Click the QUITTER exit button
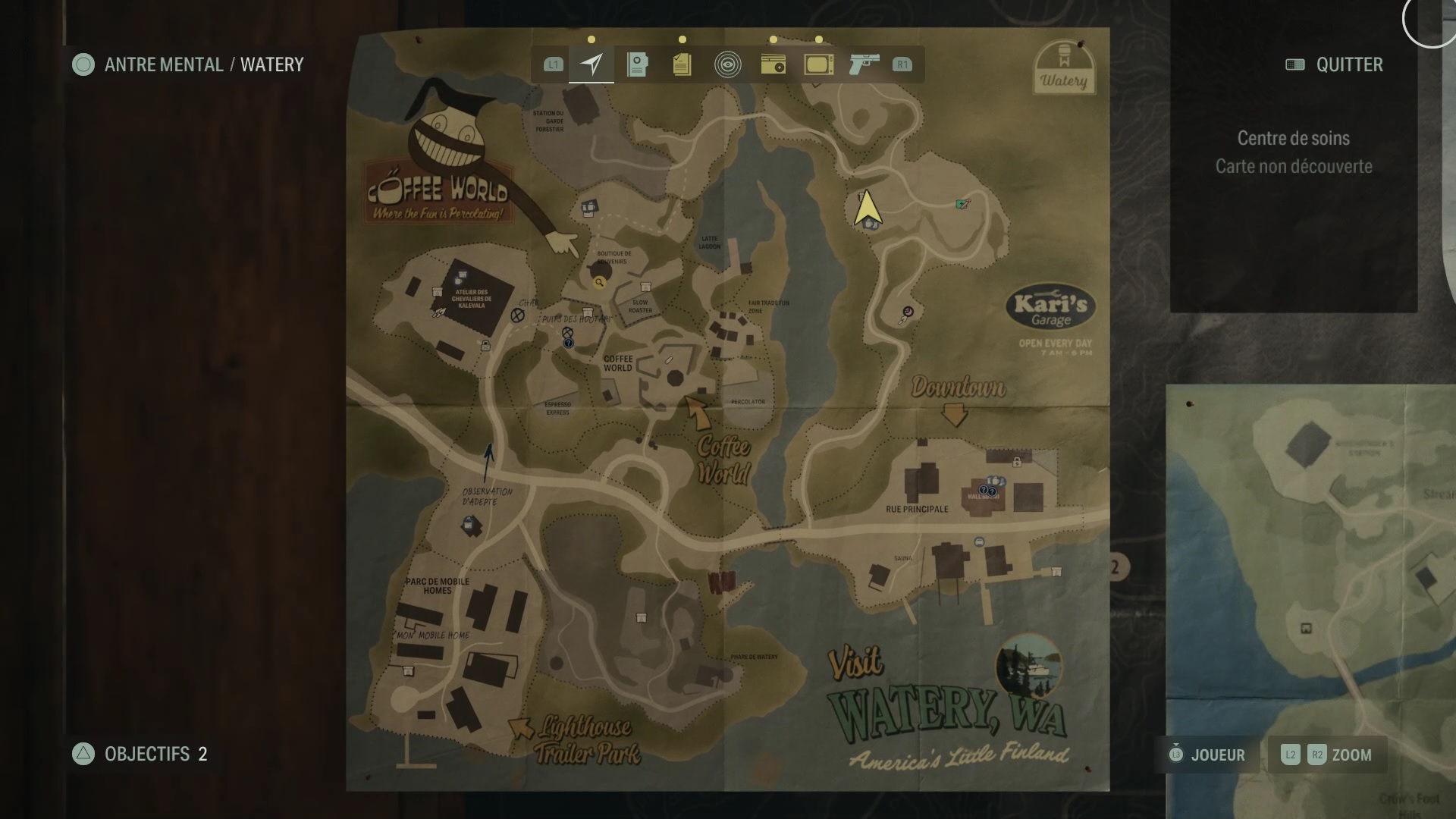The height and width of the screenshot is (819, 1456). click(1335, 64)
